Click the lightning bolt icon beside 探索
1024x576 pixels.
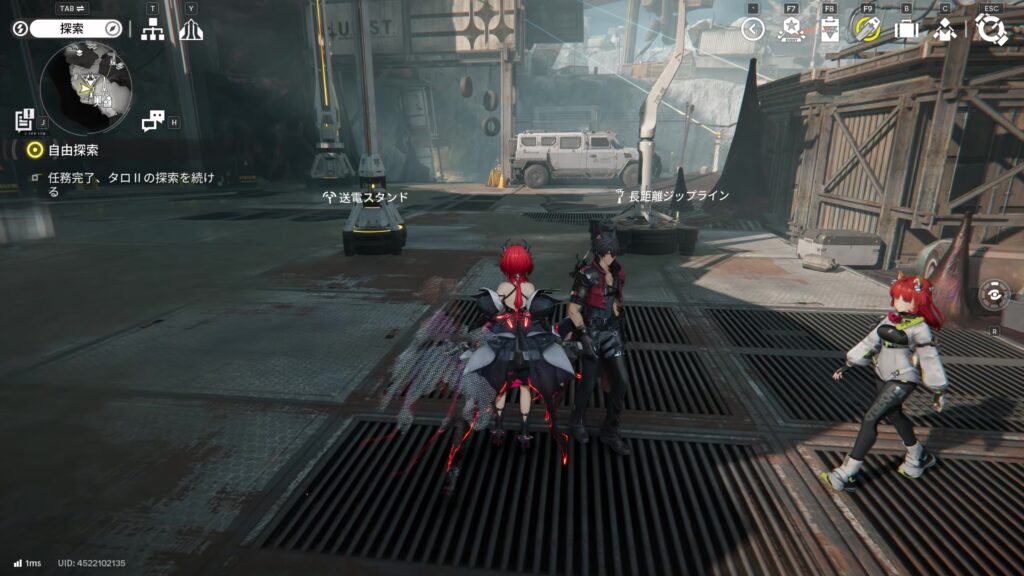point(20,29)
